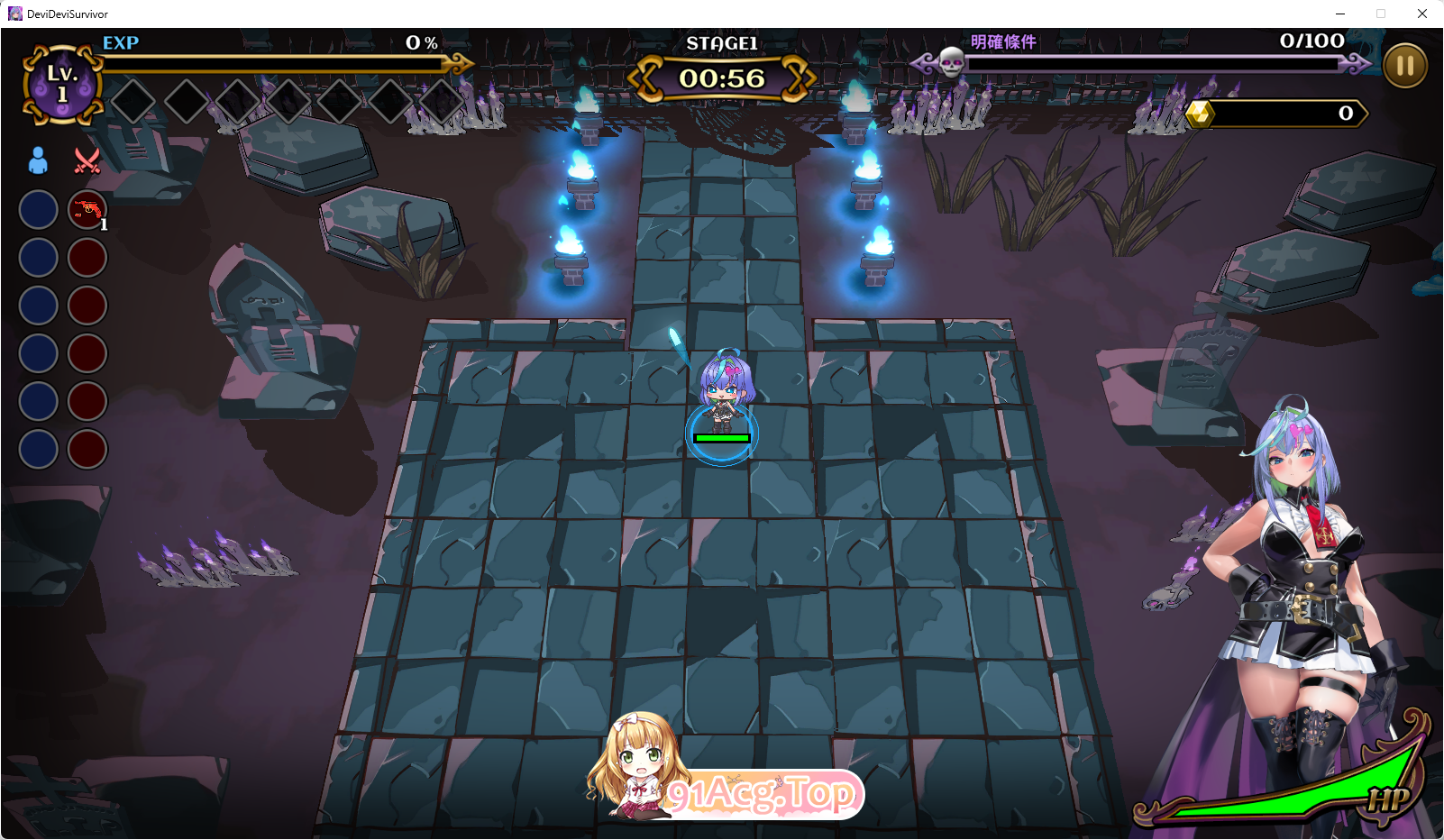Select the first empty blue ability slot

click(37, 209)
